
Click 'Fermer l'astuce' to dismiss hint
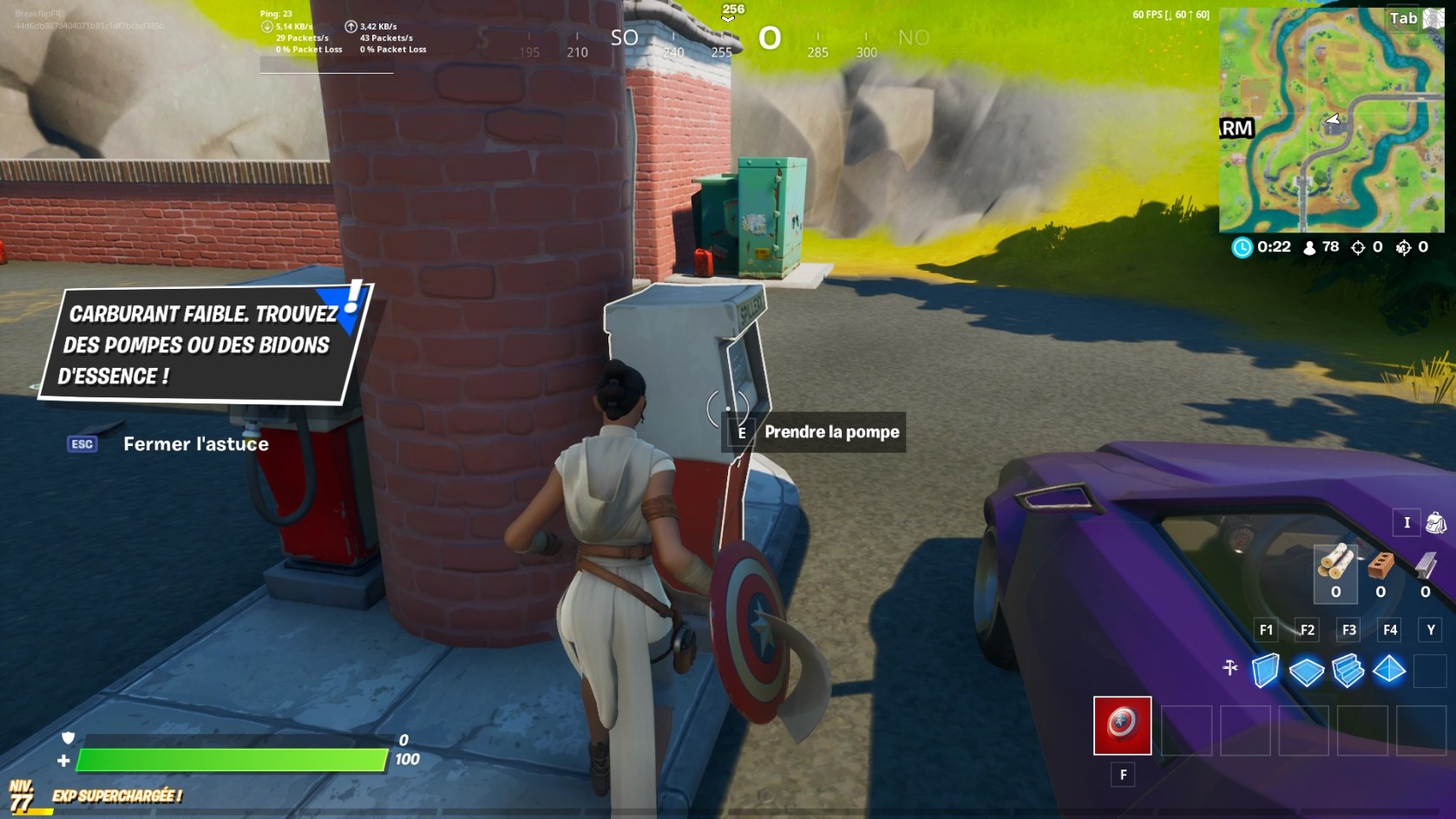(x=196, y=444)
